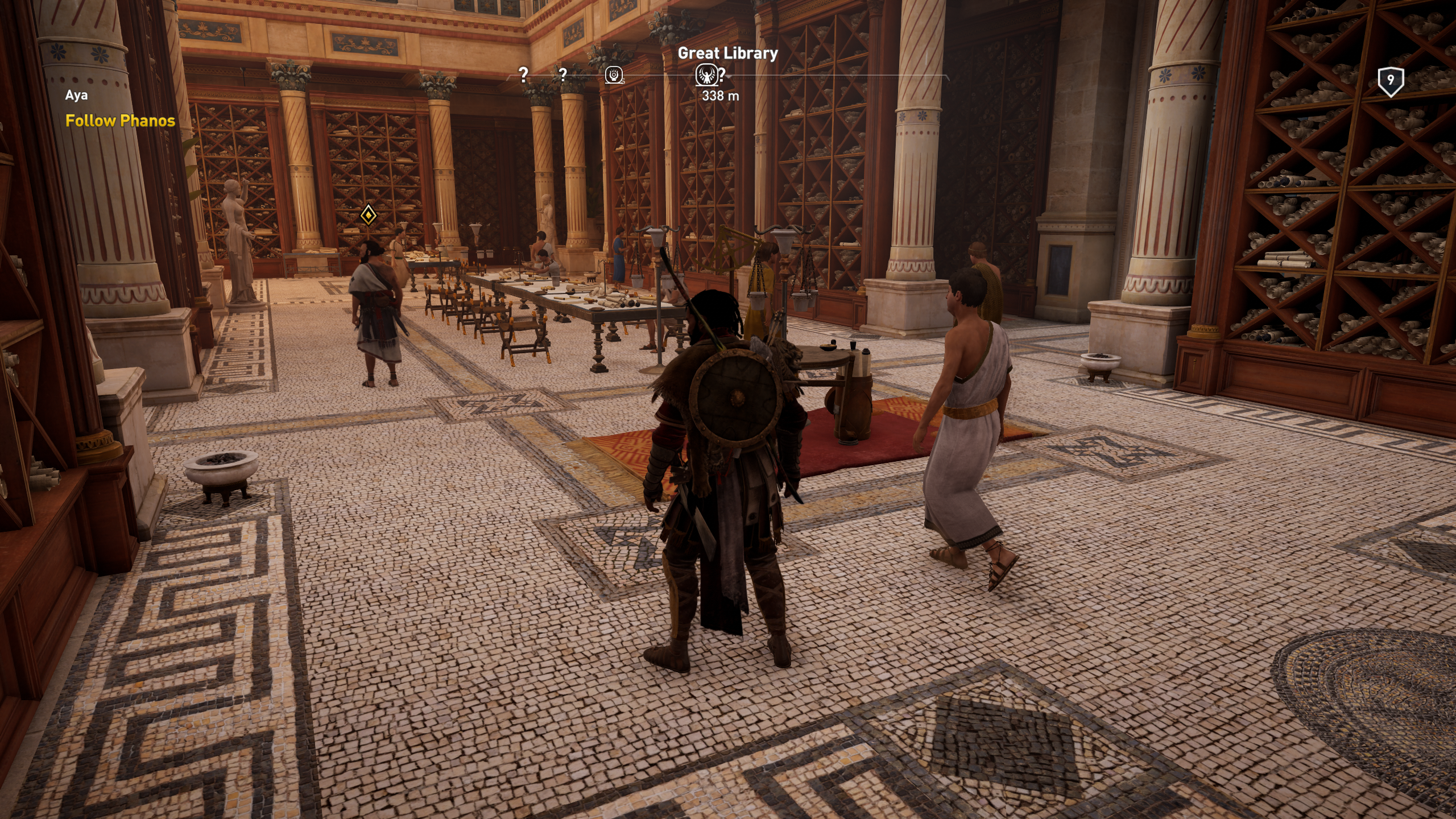The width and height of the screenshot is (1456, 819).
Task: Select the hand-and-eye marker on the compass
Action: [x=614, y=75]
